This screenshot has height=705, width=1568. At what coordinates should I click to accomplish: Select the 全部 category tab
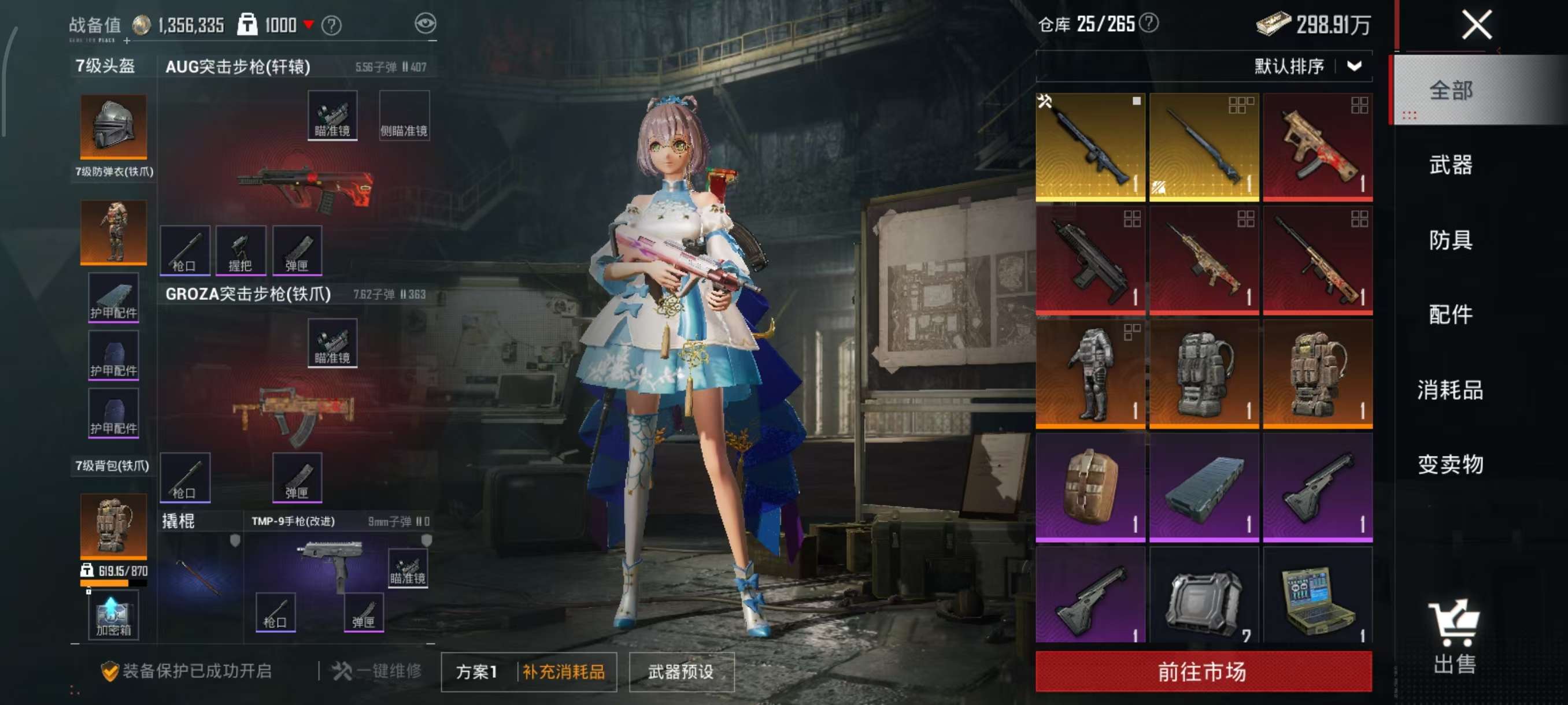coord(1451,91)
